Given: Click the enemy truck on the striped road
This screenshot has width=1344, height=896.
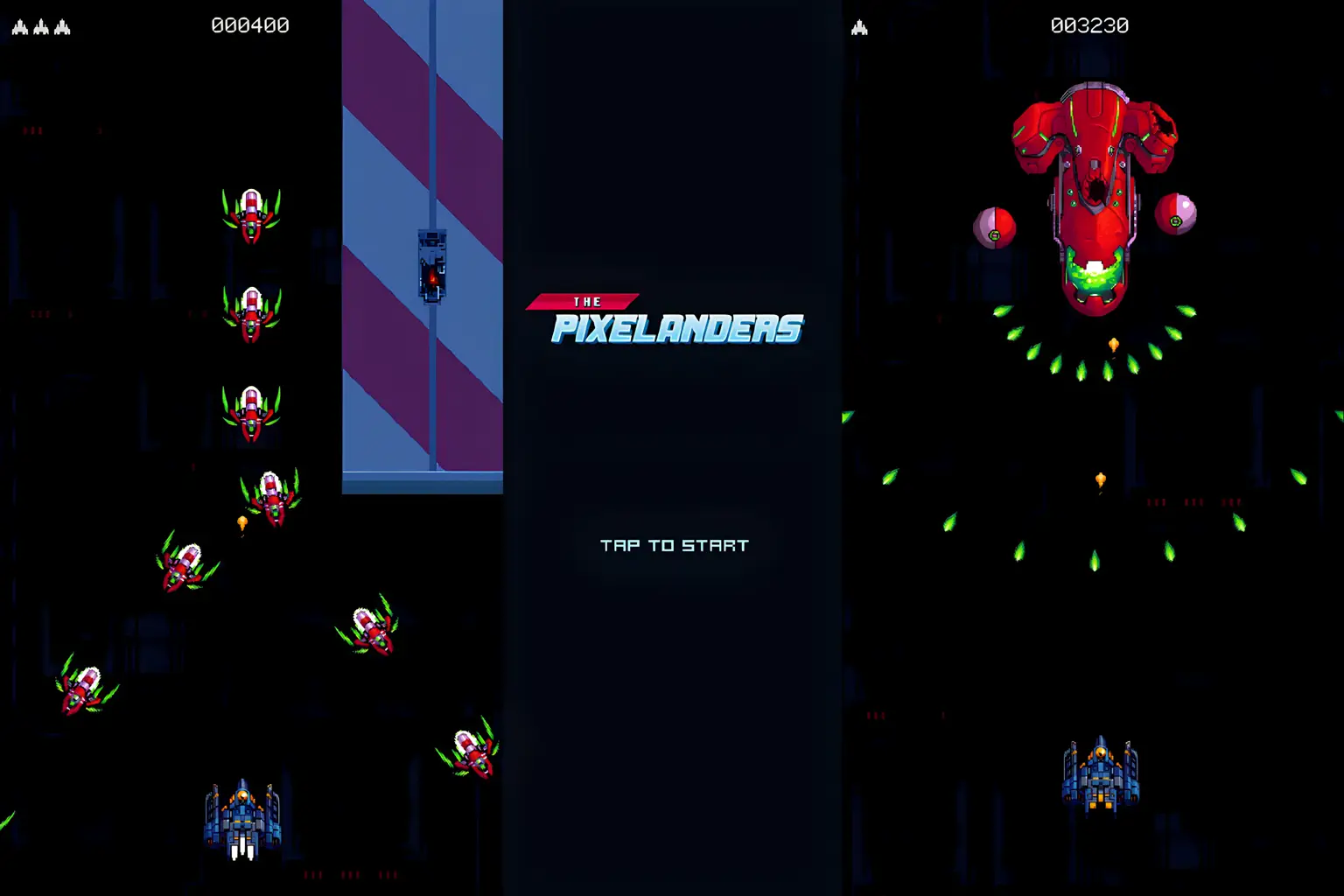Looking at the screenshot, I should [431, 267].
